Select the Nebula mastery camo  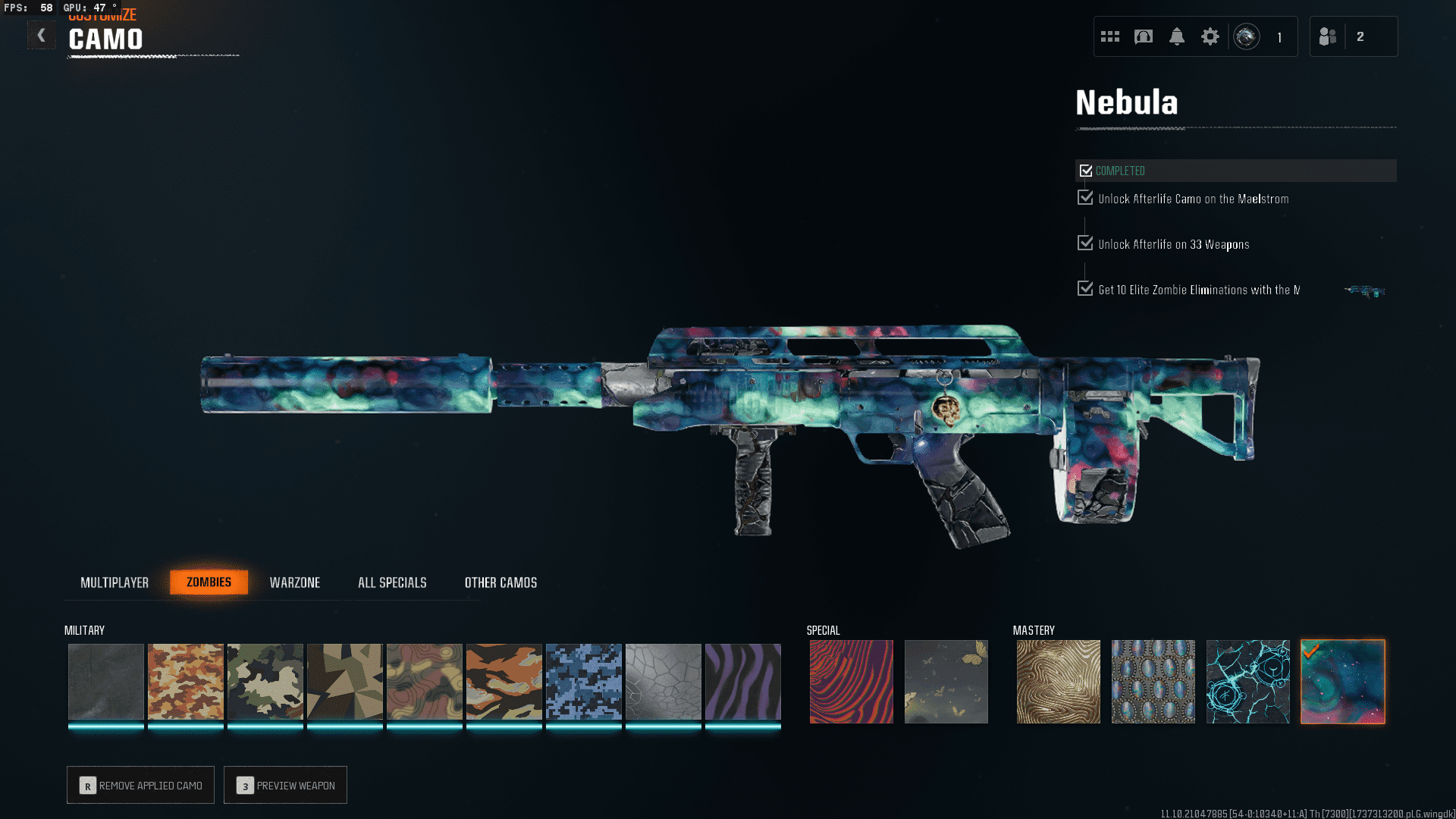(1342, 682)
